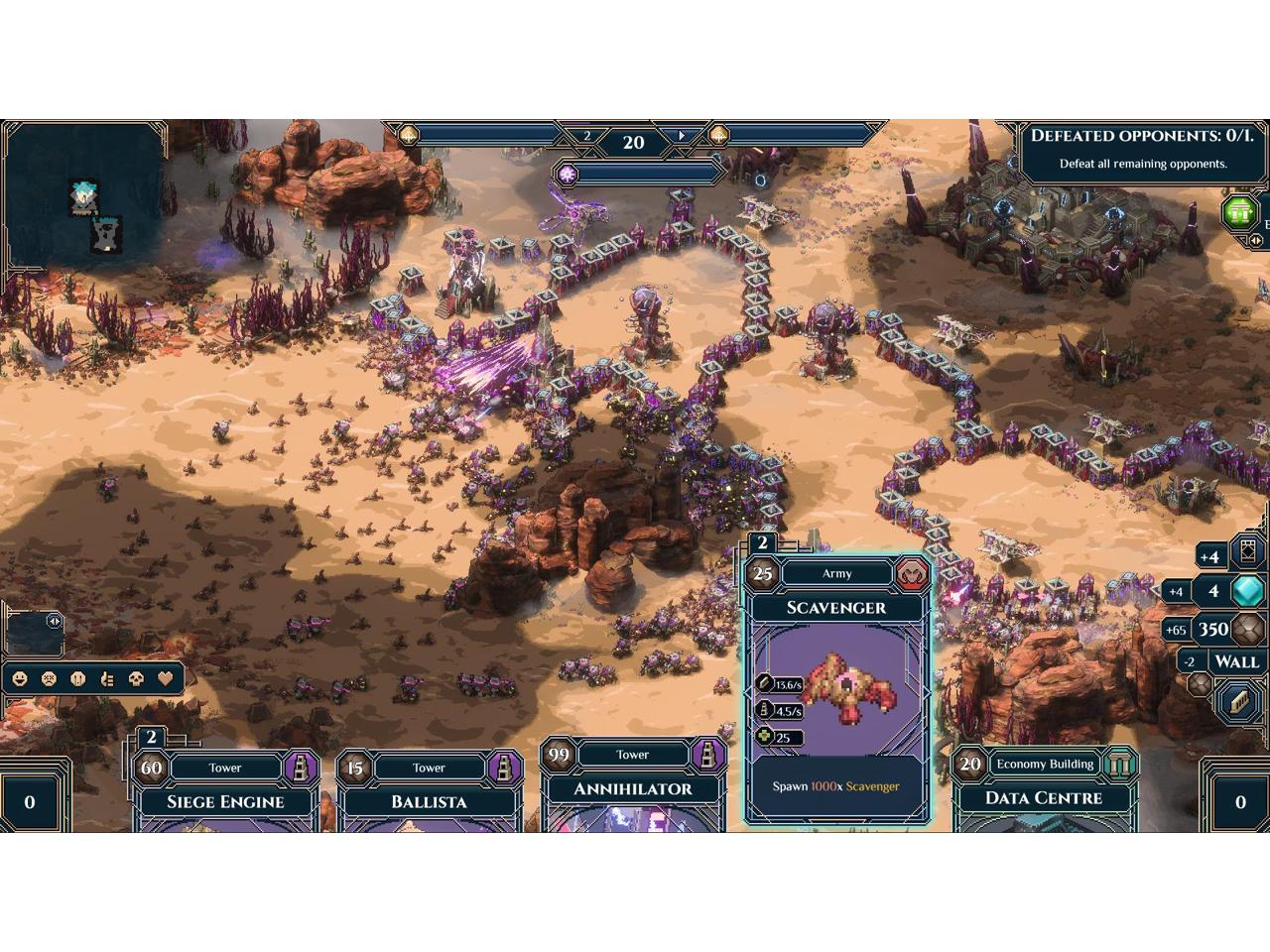
Task: Expand the arrows under the green building icon
Action: (x=1256, y=240)
